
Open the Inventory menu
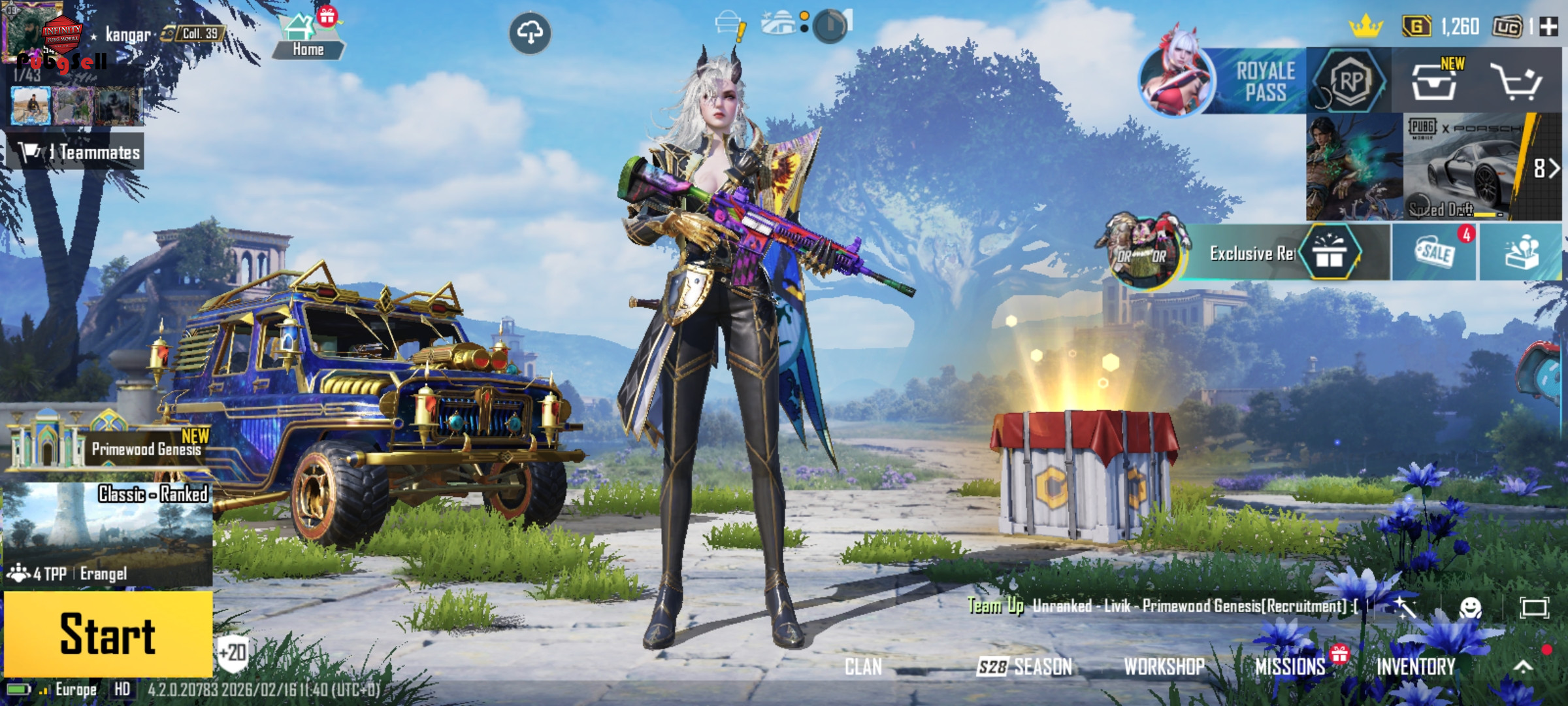tap(1416, 667)
